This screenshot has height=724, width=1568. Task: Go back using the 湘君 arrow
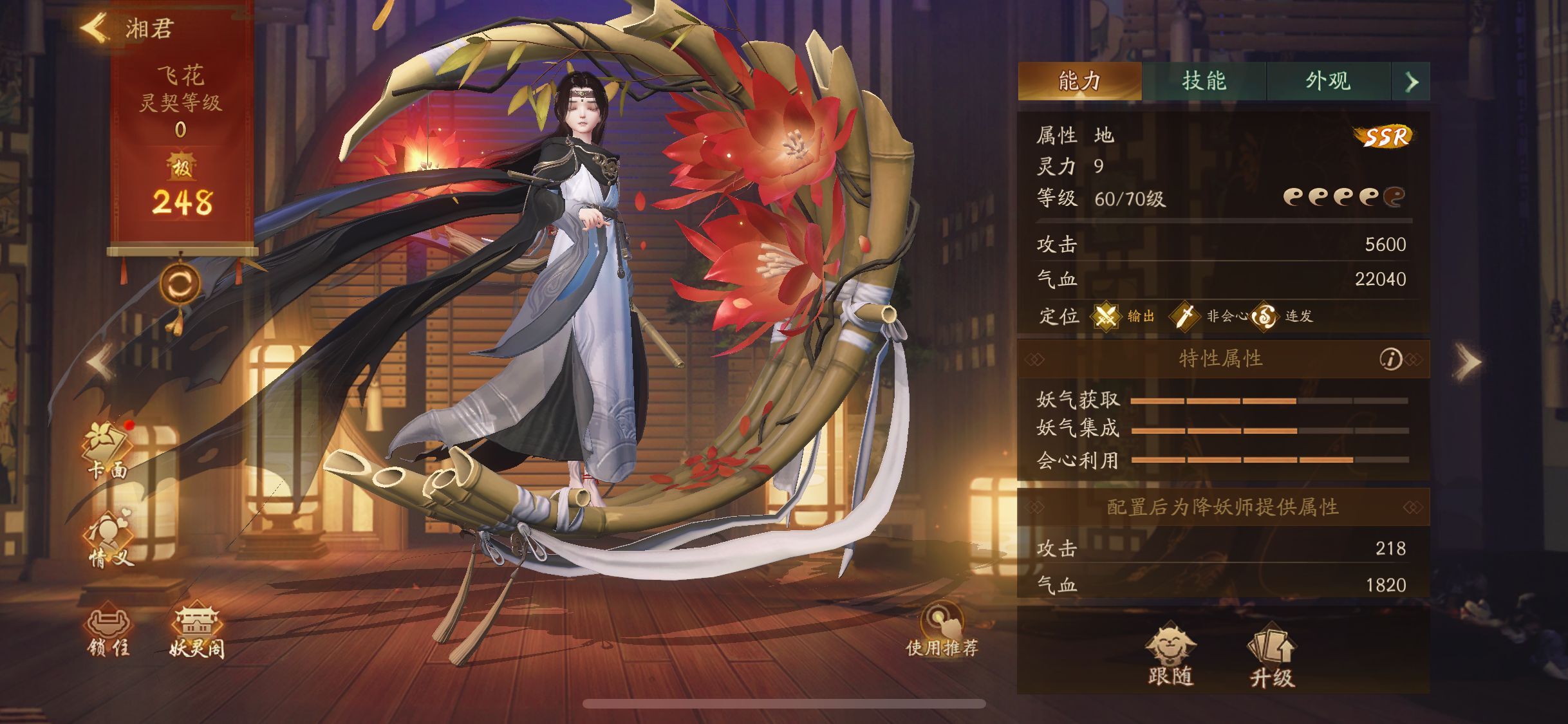[94, 26]
